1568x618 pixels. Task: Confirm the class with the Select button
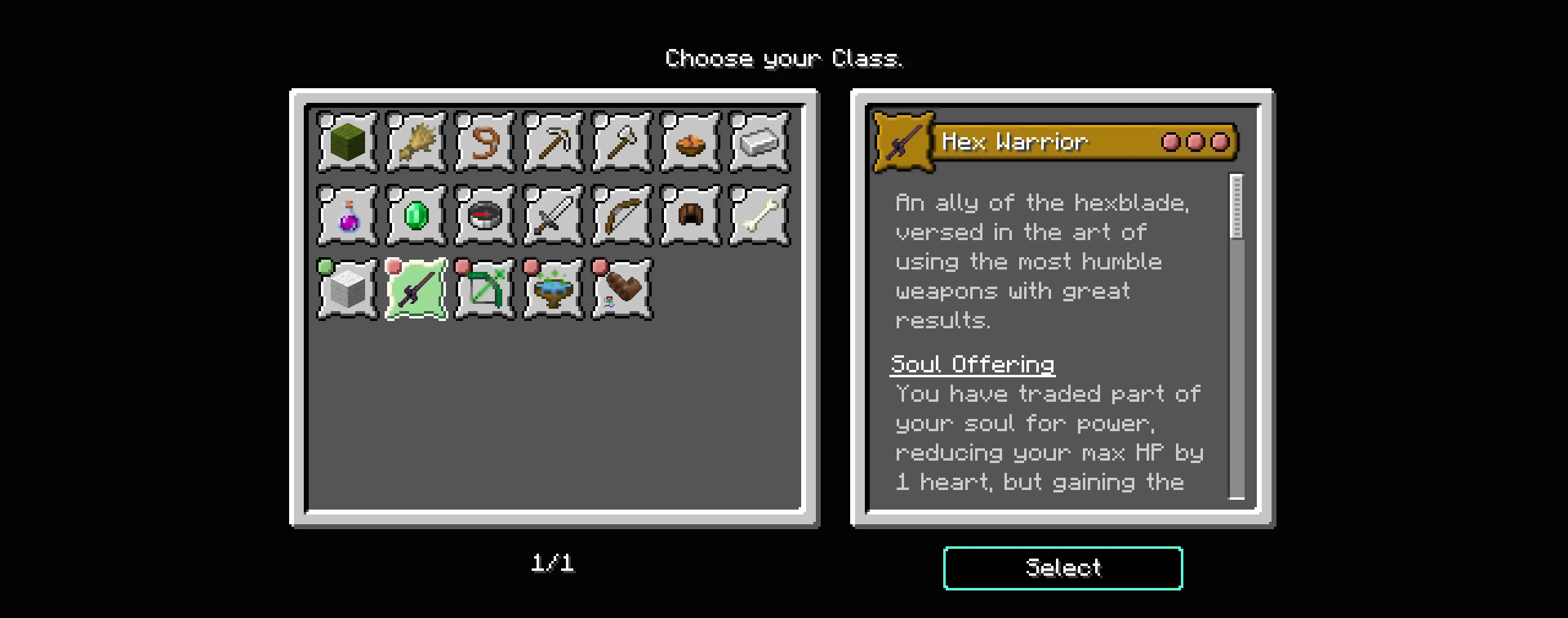pos(1063,568)
